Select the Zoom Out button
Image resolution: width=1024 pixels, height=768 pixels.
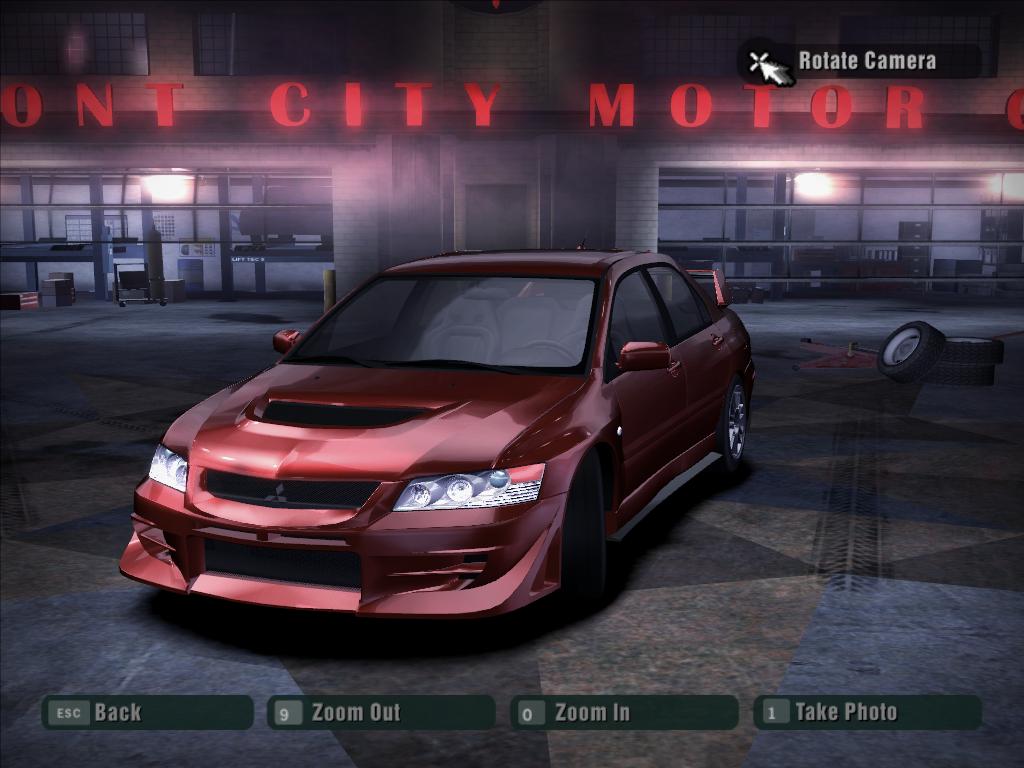pos(380,713)
